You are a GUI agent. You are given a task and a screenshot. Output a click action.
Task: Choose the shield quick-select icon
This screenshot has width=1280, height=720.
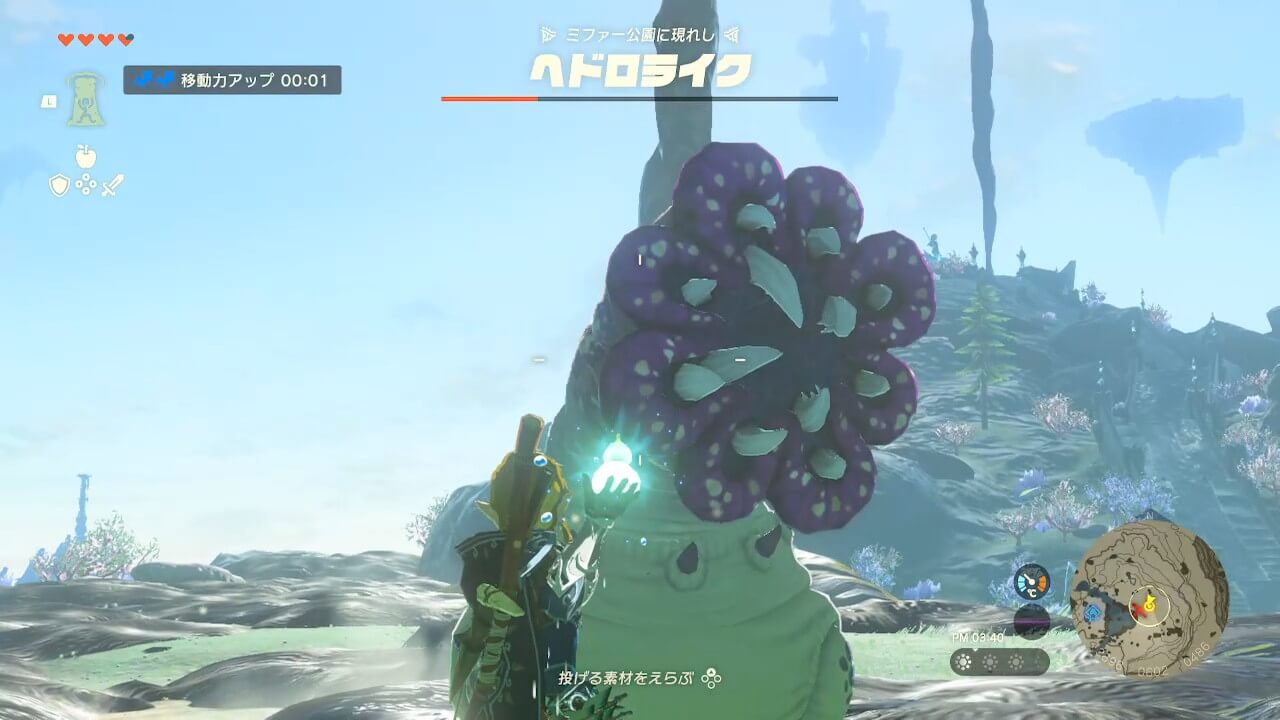click(59, 185)
